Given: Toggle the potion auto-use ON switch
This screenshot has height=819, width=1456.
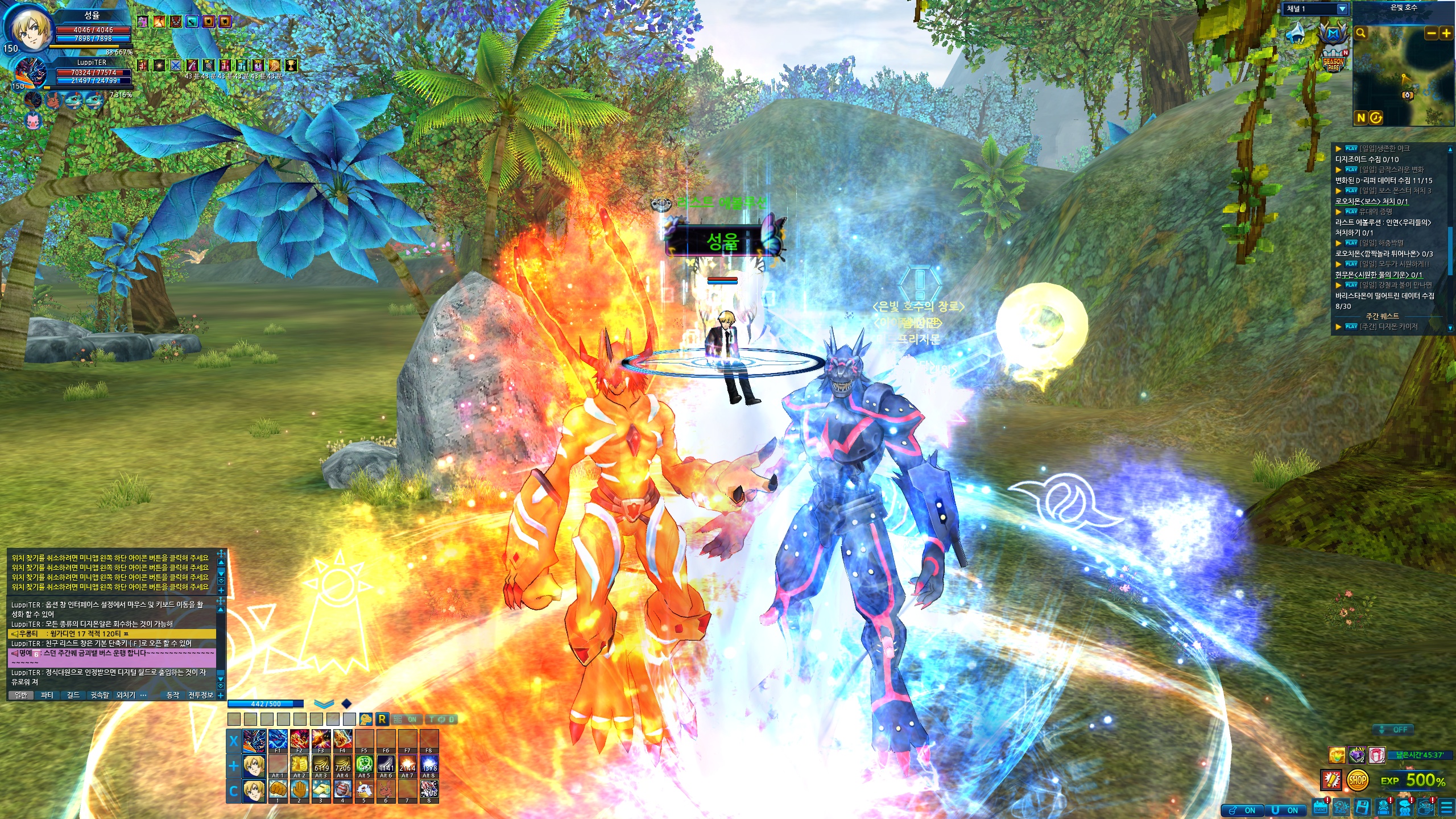Looking at the screenshot, I should click(1243, 810).
